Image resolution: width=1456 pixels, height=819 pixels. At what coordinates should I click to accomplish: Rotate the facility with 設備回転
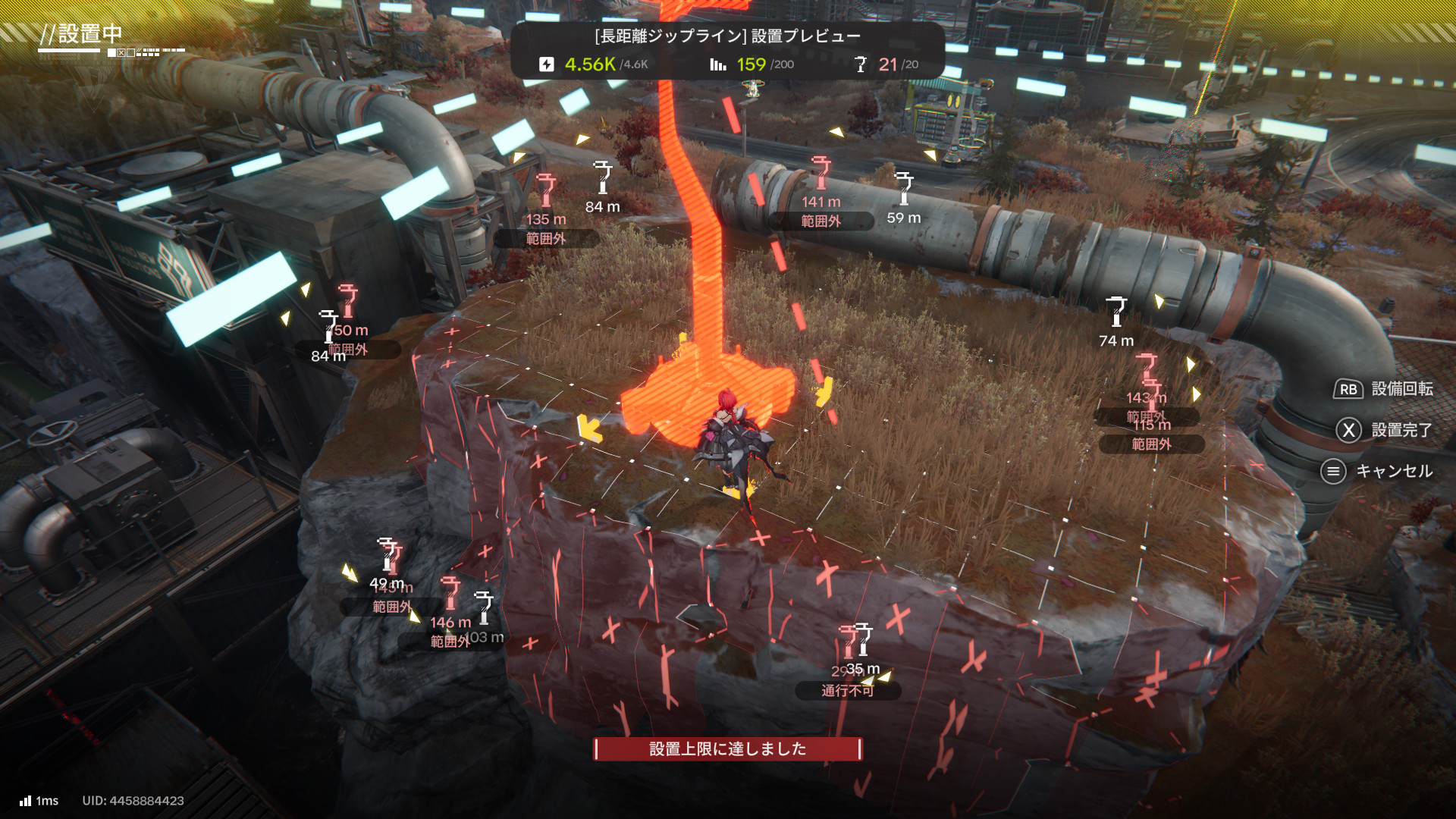[x=1383, y=389]
